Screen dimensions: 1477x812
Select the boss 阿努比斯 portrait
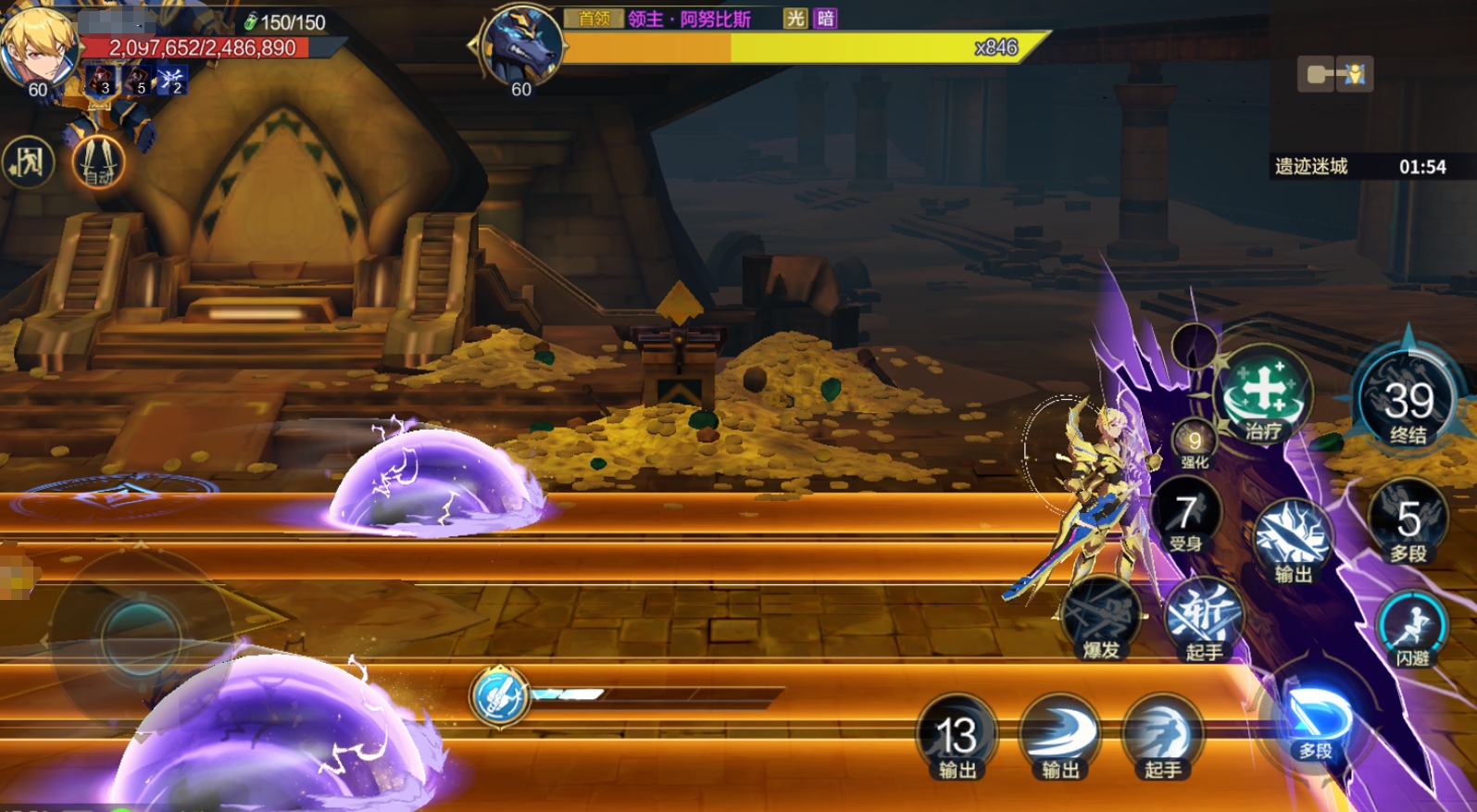[521, 46]
